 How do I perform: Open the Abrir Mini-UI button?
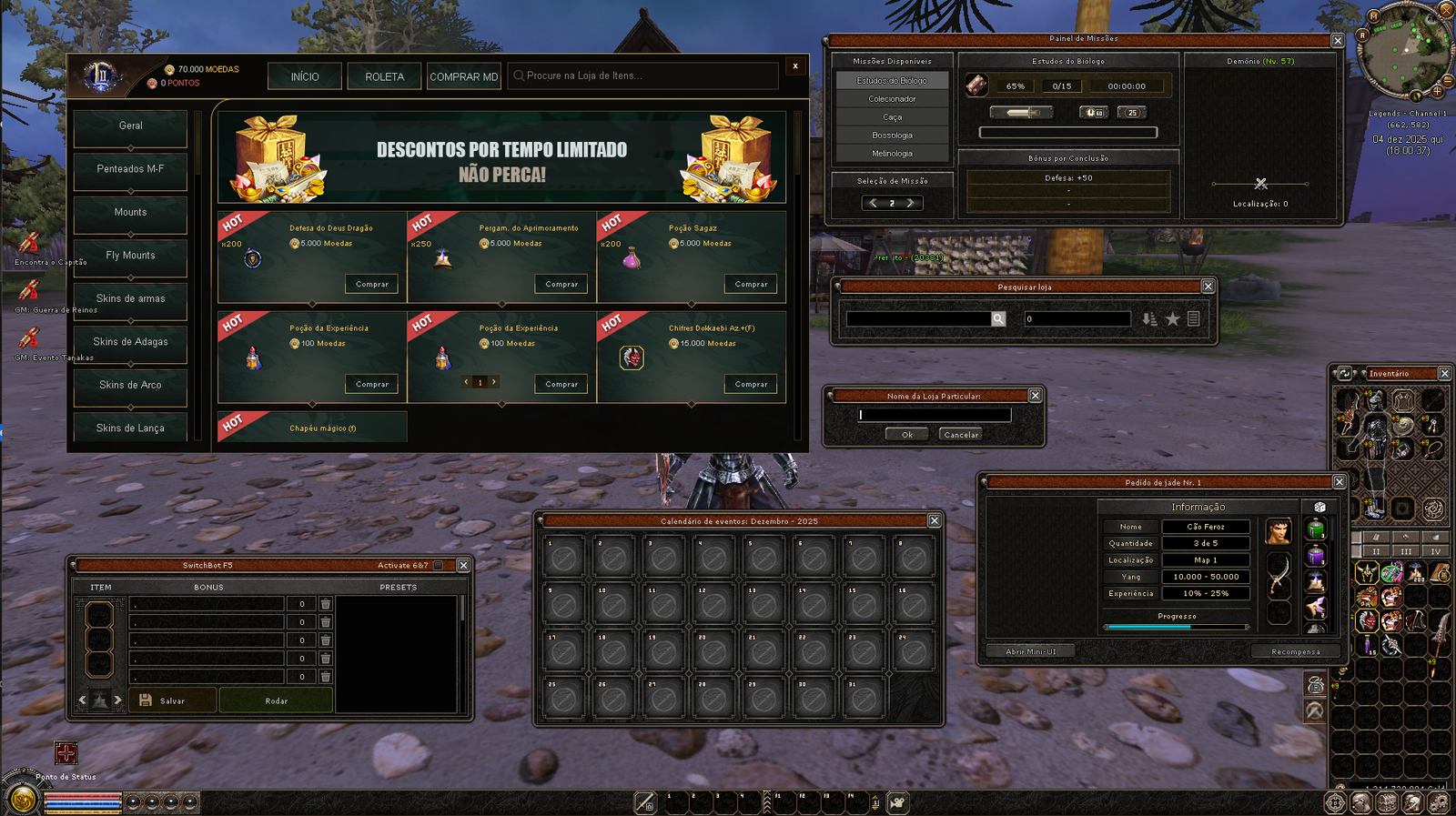(1031, 651)
